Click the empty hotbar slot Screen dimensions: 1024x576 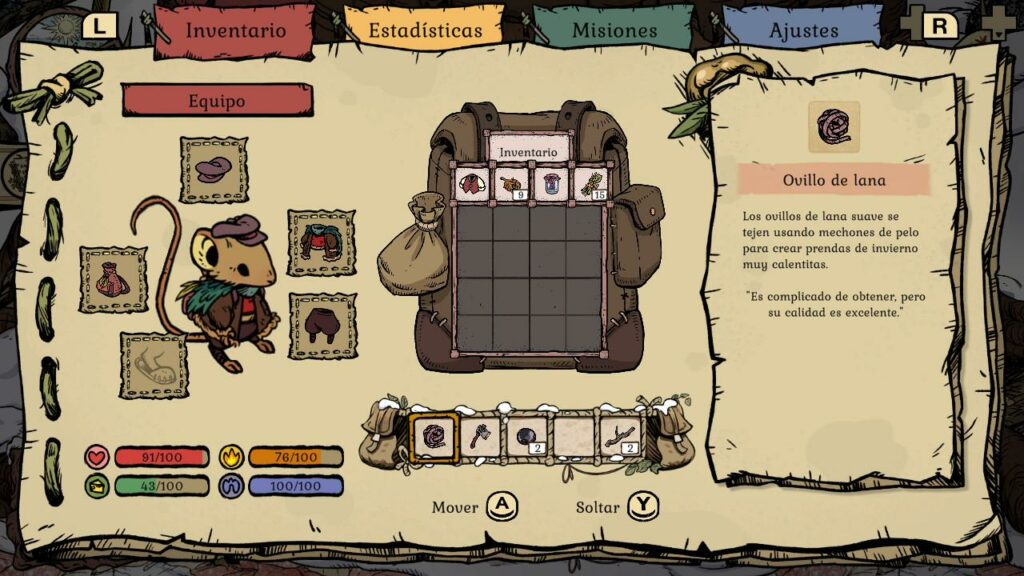tap(574, 436)
